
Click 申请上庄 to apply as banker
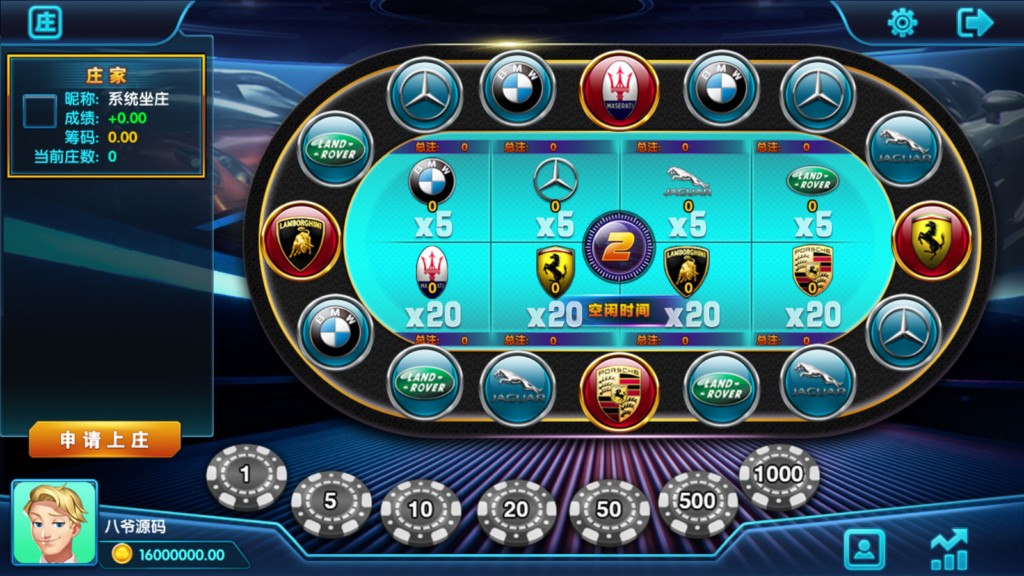105,440
